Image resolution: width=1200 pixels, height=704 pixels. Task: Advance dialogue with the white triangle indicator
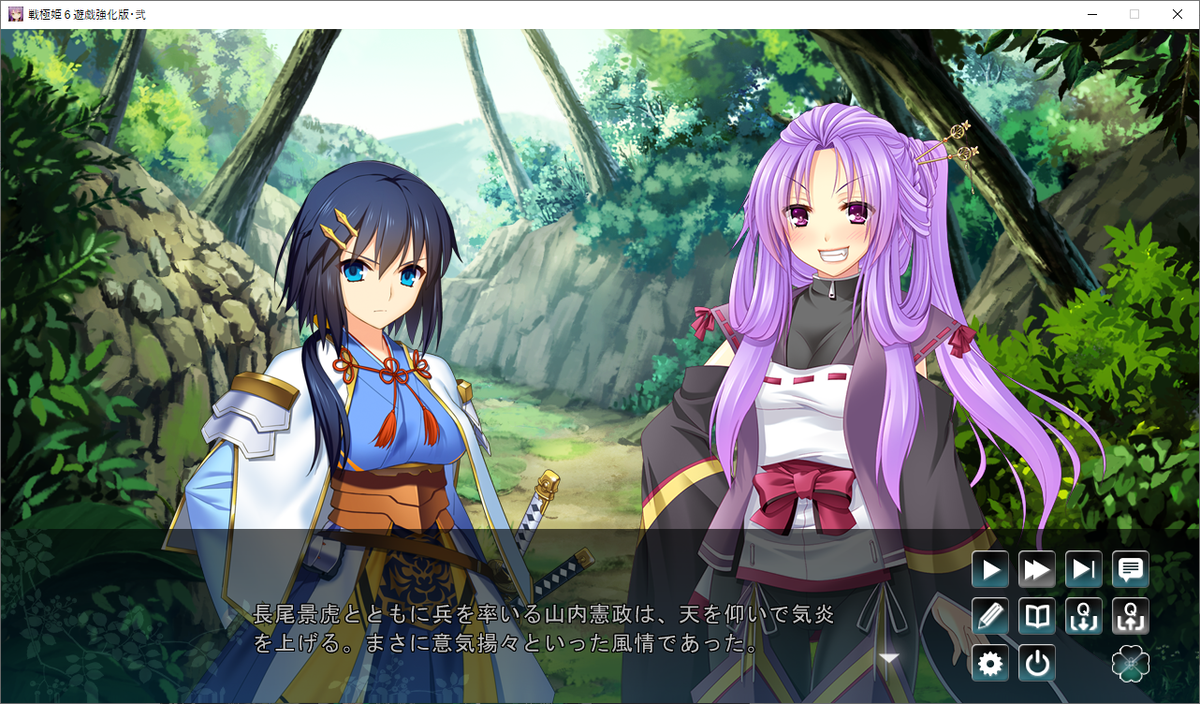coord(888,658)
